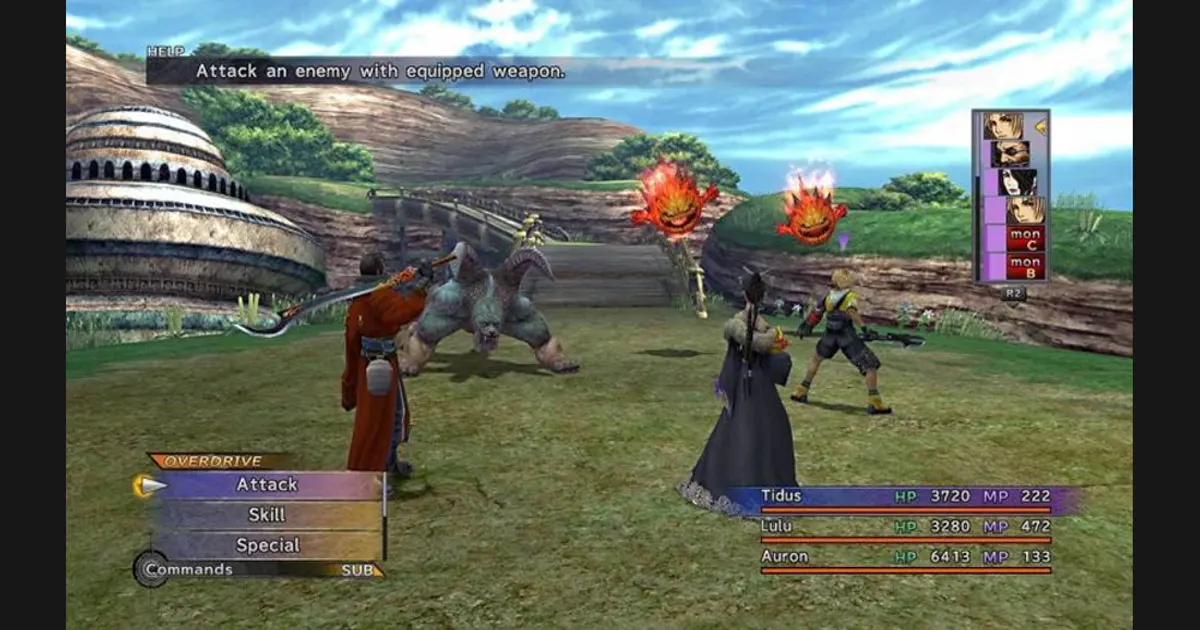Pick the mon C turn order entry

coord(1024,238)
